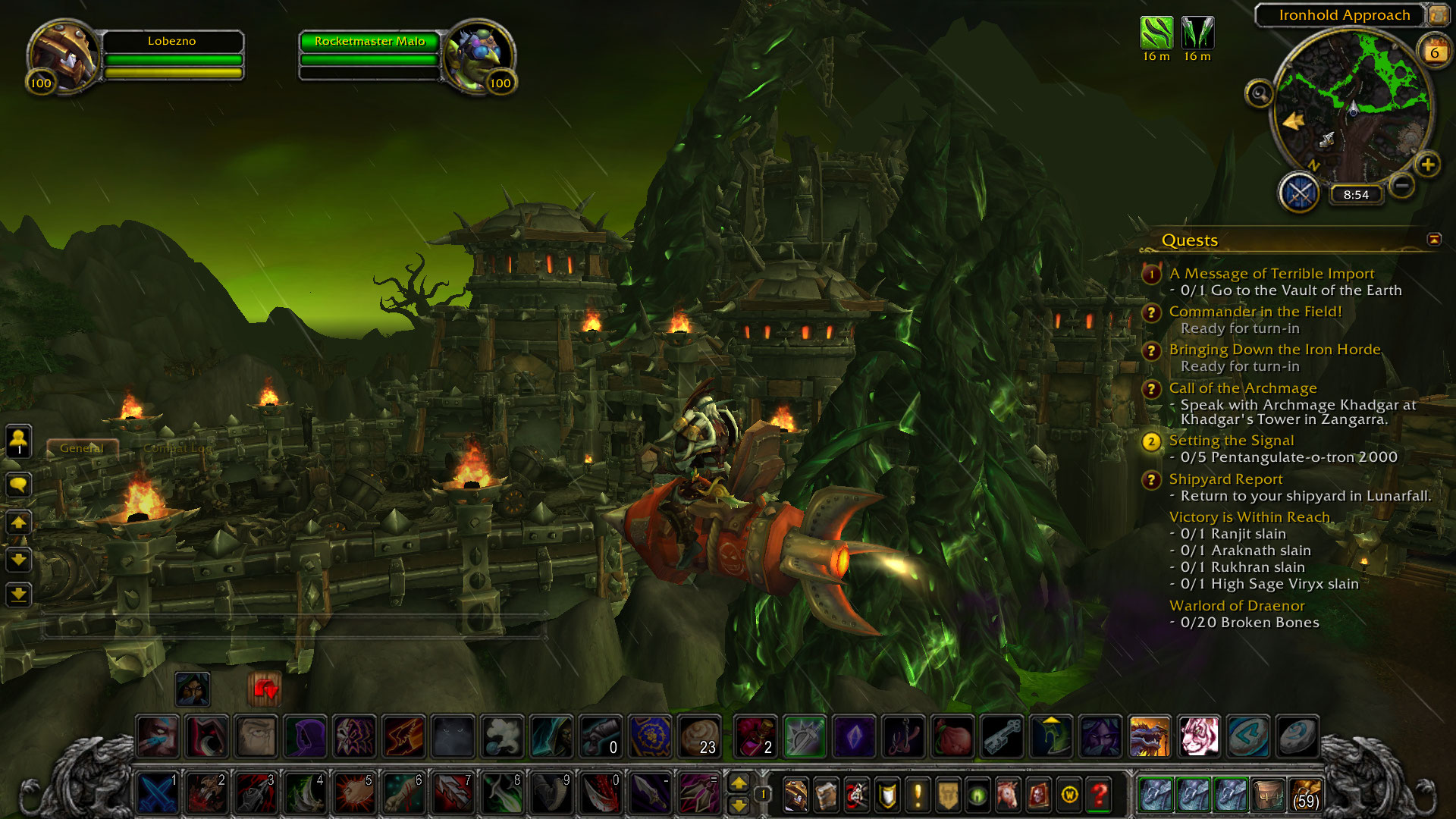Open the garrison crossed-swords minimap button
This screenshot has height=819, width=1456.
pos(1299,193)
